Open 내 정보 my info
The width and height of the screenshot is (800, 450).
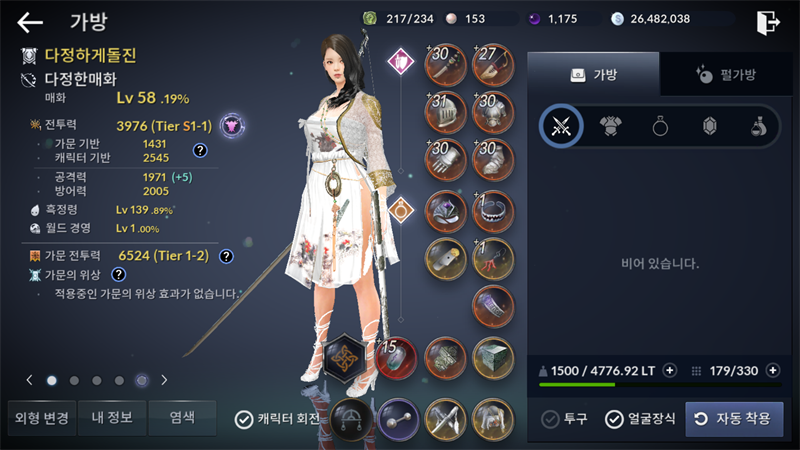pos(110,418)
